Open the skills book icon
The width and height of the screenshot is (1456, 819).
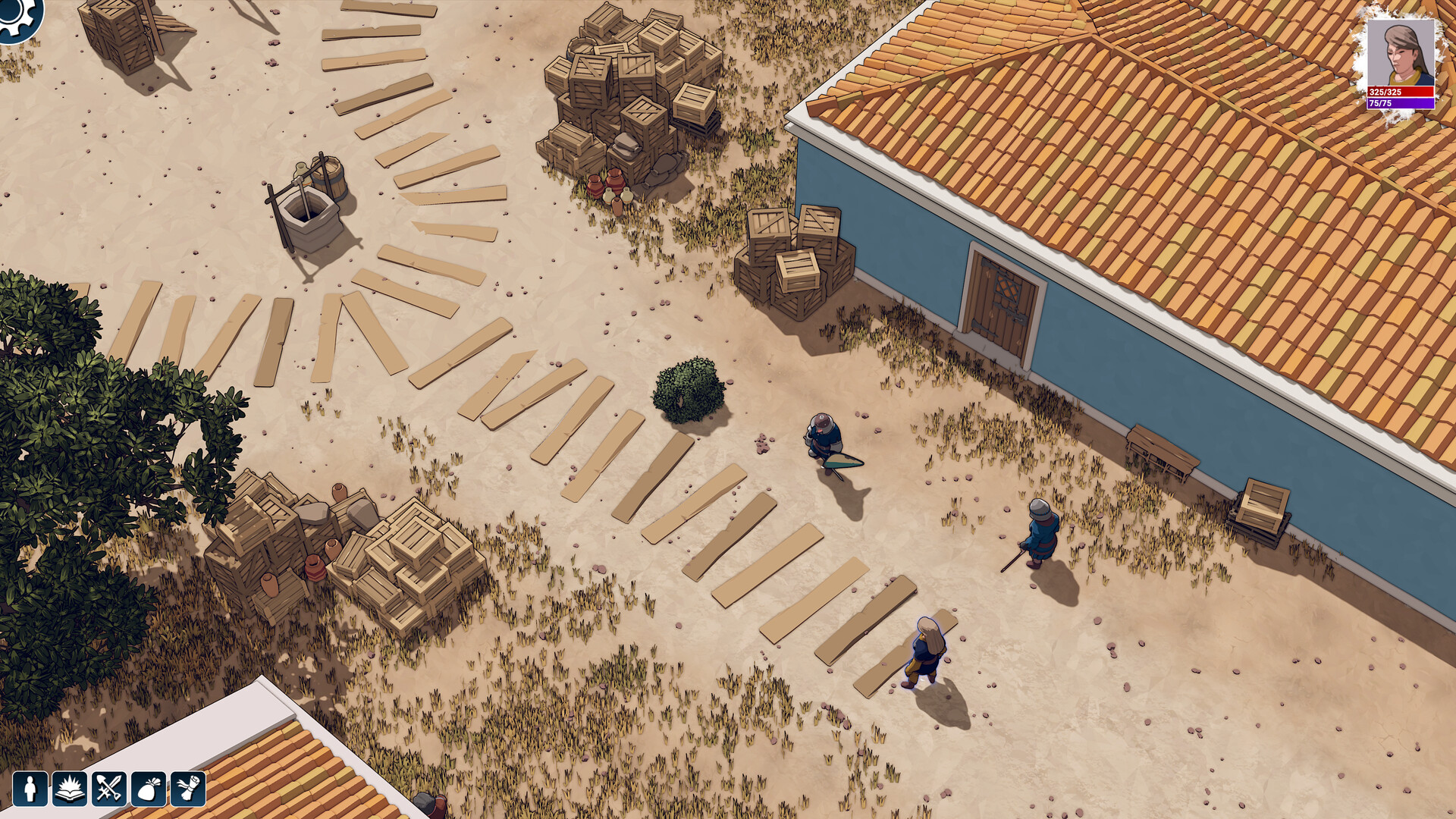69,790
